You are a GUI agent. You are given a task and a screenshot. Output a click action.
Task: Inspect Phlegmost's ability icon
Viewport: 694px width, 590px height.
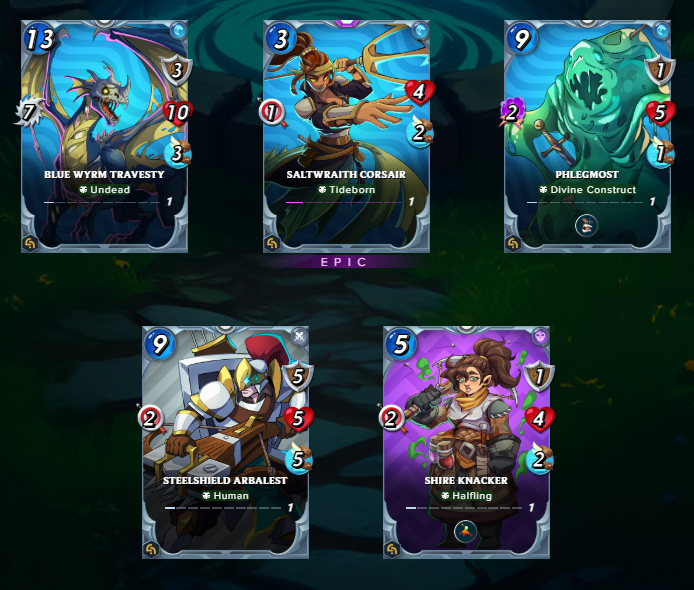click(587, 224)
